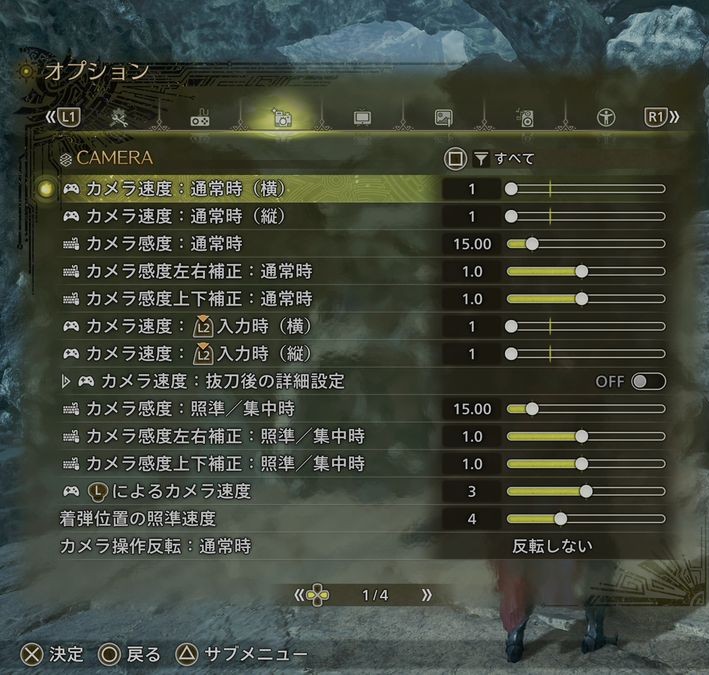Change the Lによるカメラ速度 slider
709x675 pixels.
click(x=586, y=491)
